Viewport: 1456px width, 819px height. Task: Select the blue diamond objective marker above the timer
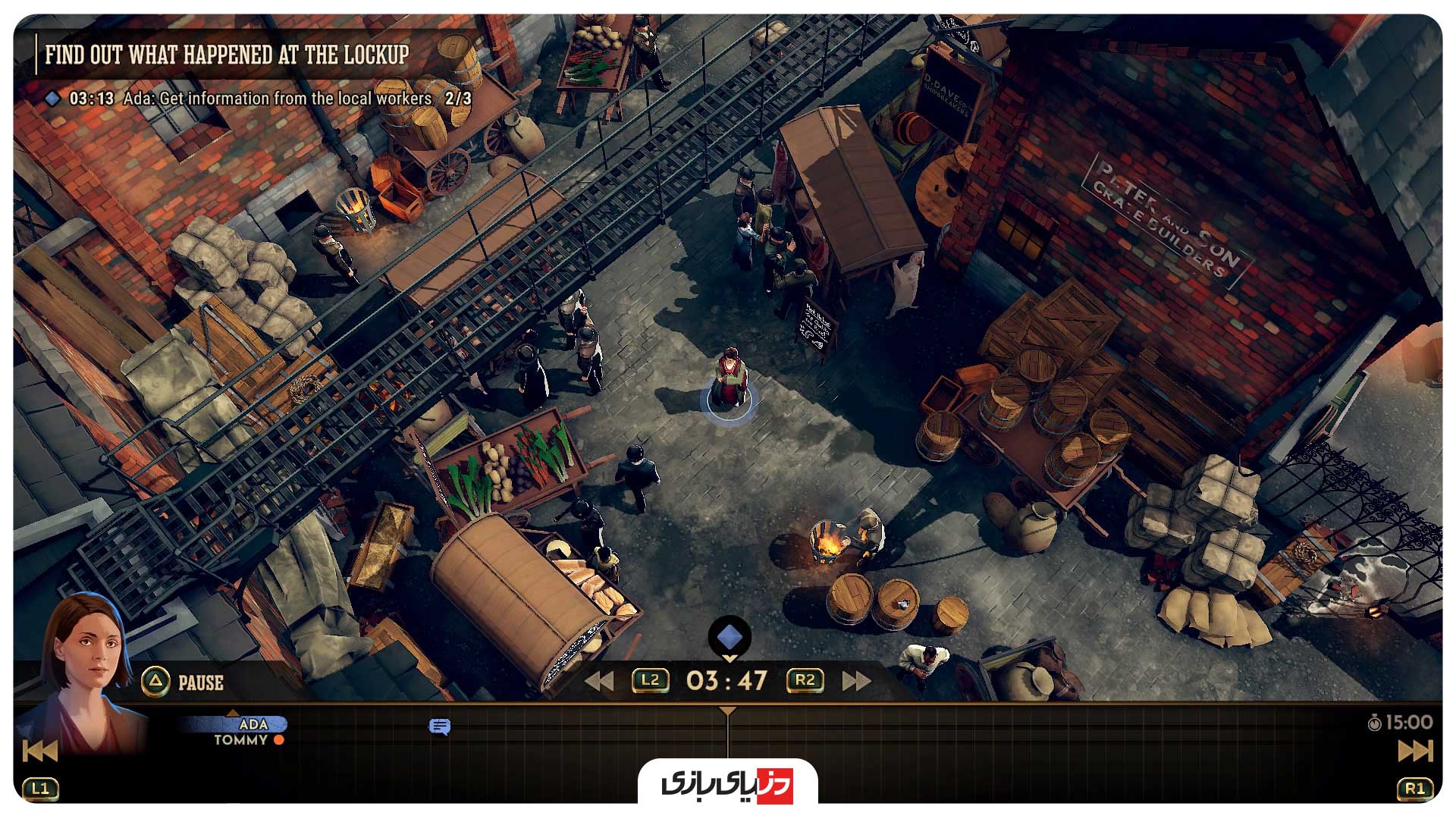730,636
